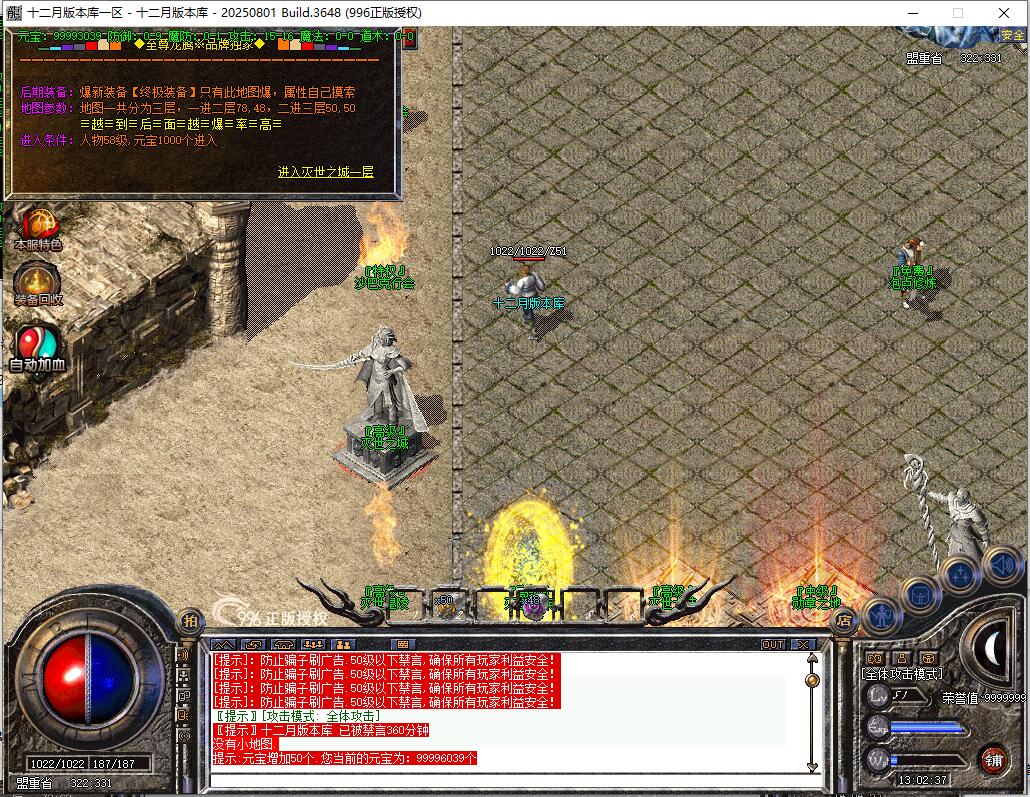1030x797 pixels.
Task: Open the 本服特色 server features icon
Action: (38, 227)
